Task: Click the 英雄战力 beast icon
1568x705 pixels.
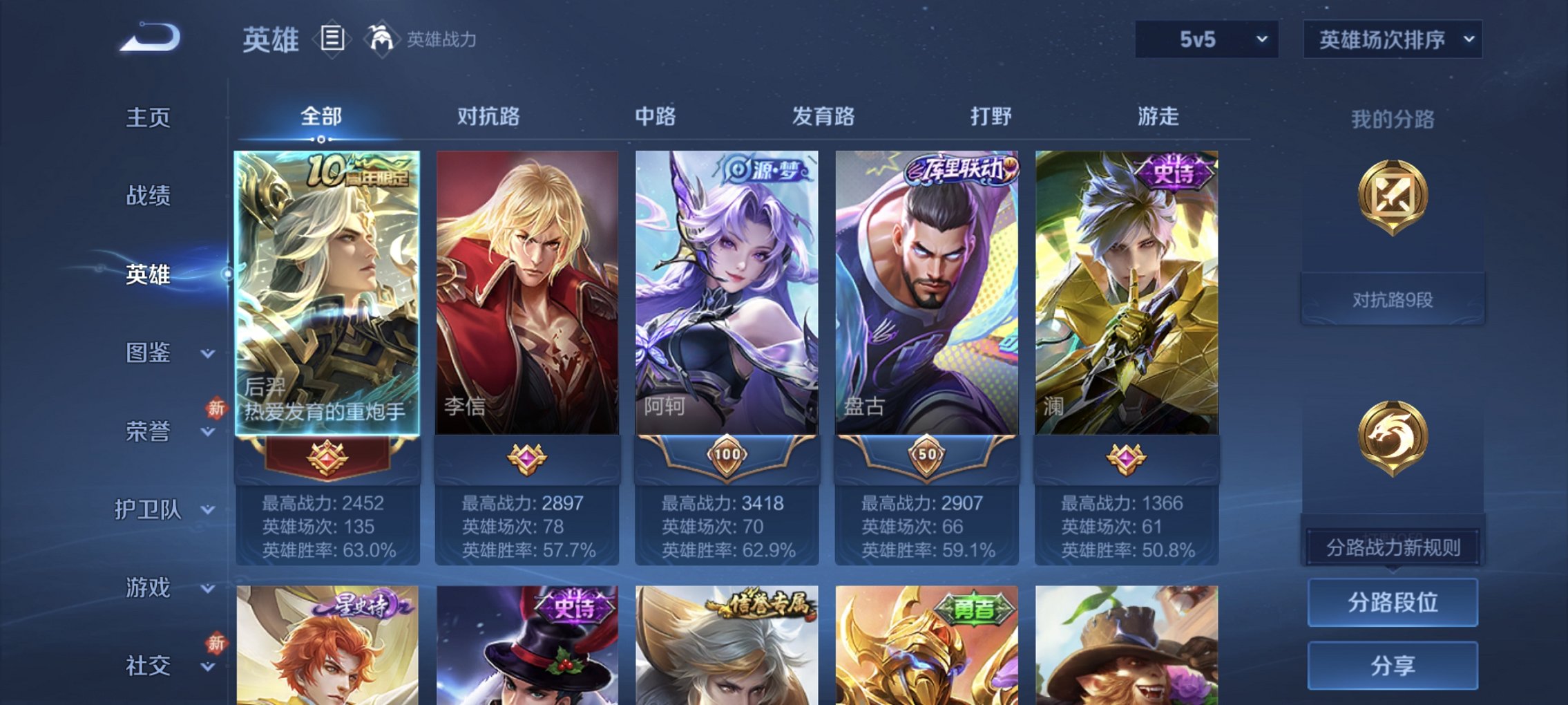Action: 381,39
